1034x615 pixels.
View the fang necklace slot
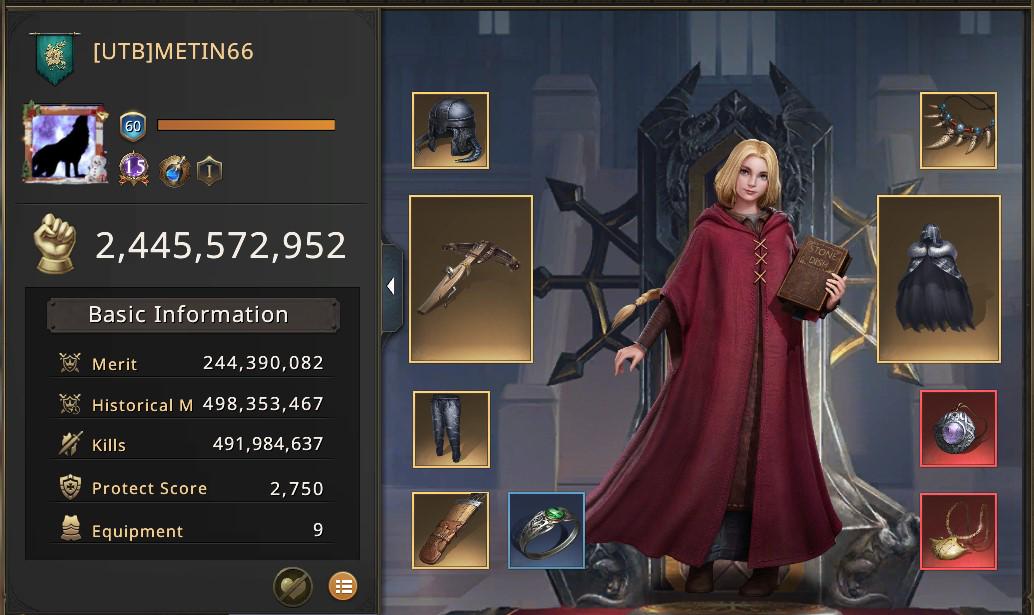click(x=958, y=130)
